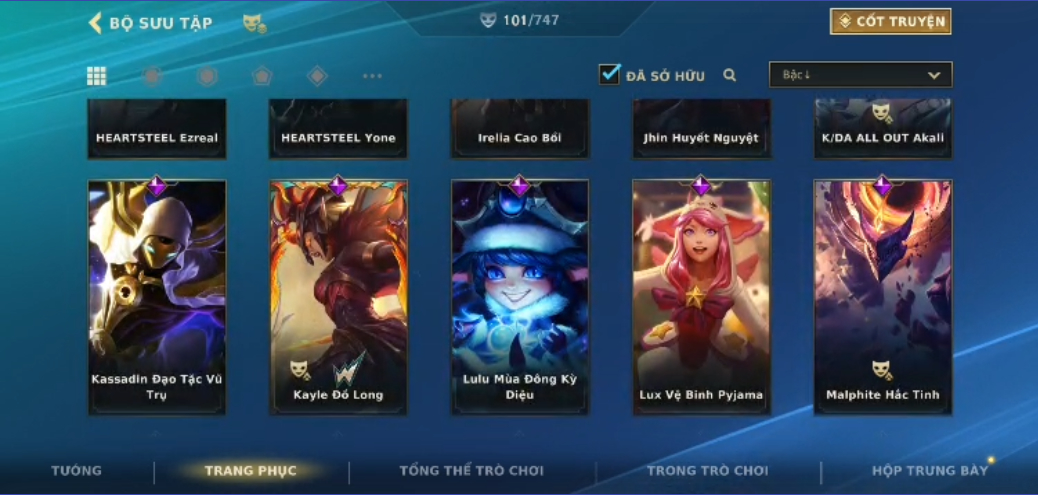Switch to the Trong Trò Chơi tab

(708, 471)
